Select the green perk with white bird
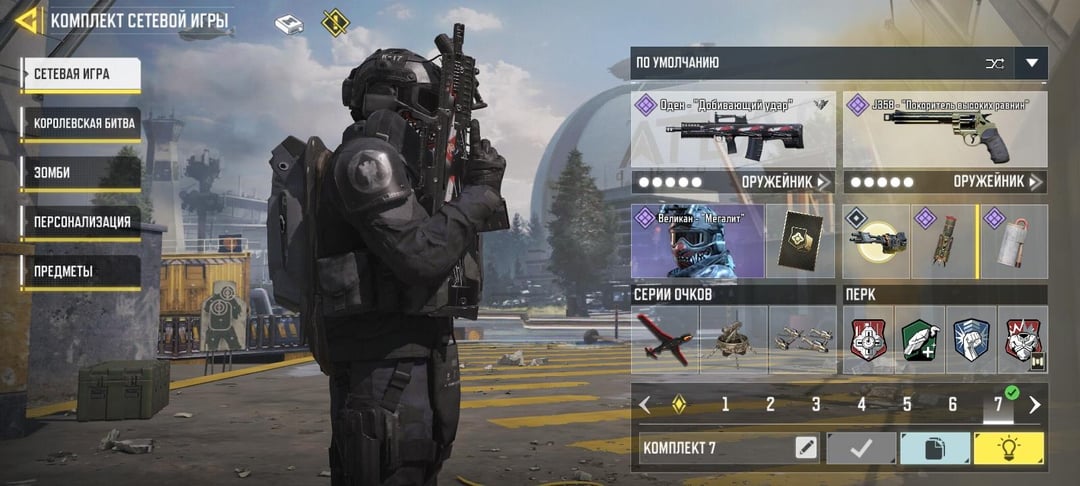This screenshot has height=486, width=1080. pos(918,340)
